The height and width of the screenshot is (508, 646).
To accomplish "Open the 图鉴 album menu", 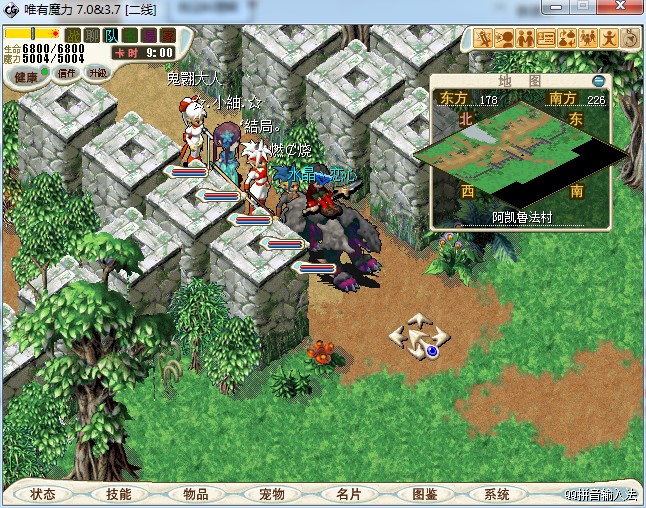I will point(423,494).
